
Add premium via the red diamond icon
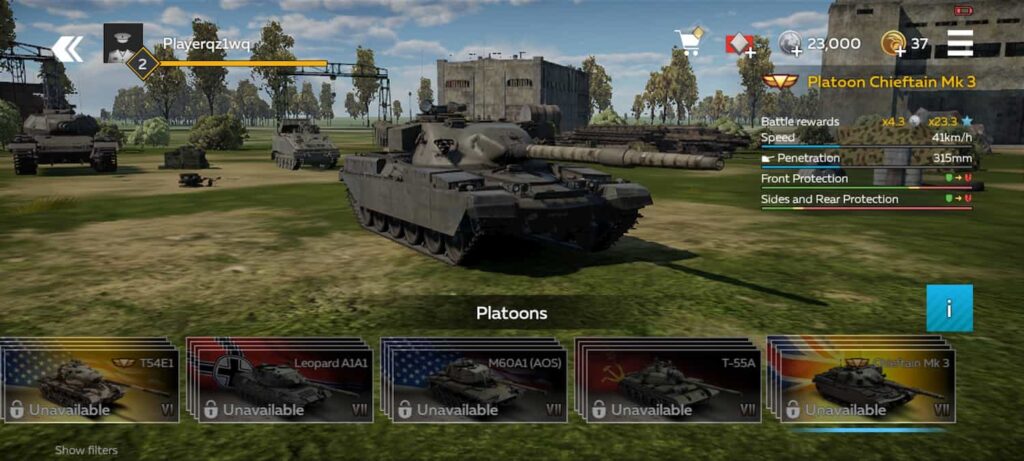[x=740, y=43]
